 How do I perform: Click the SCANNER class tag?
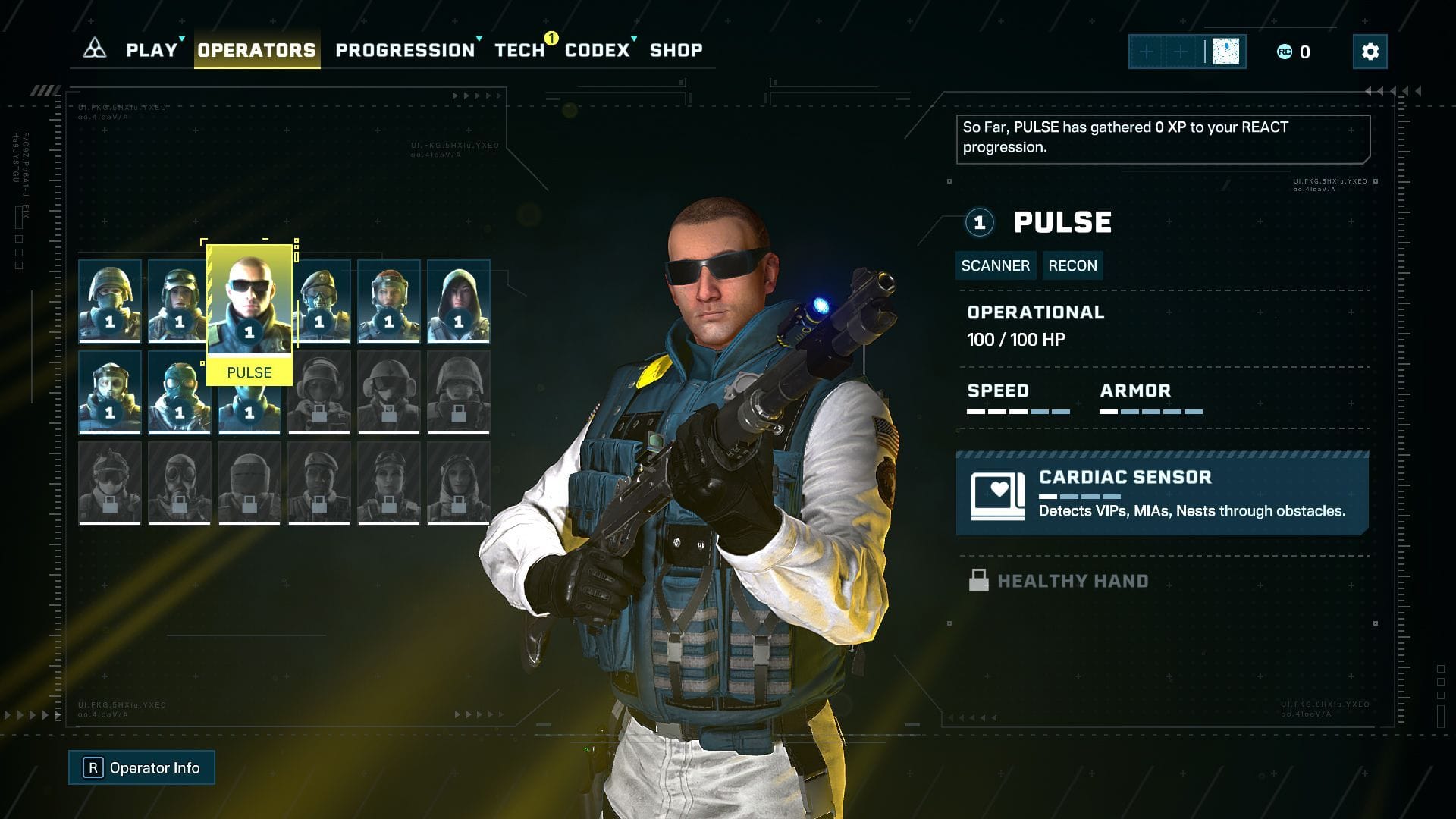pos(995,265)
